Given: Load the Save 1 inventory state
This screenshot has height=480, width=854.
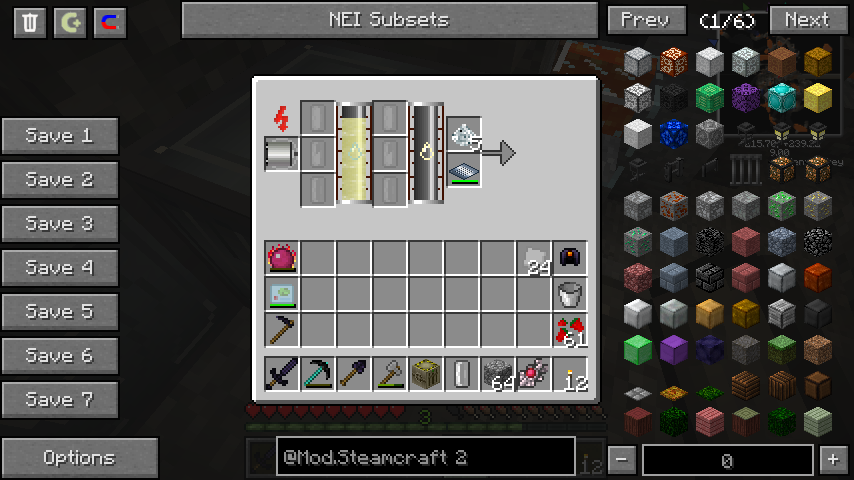Looking at the screenshot, I should (59, 136).
